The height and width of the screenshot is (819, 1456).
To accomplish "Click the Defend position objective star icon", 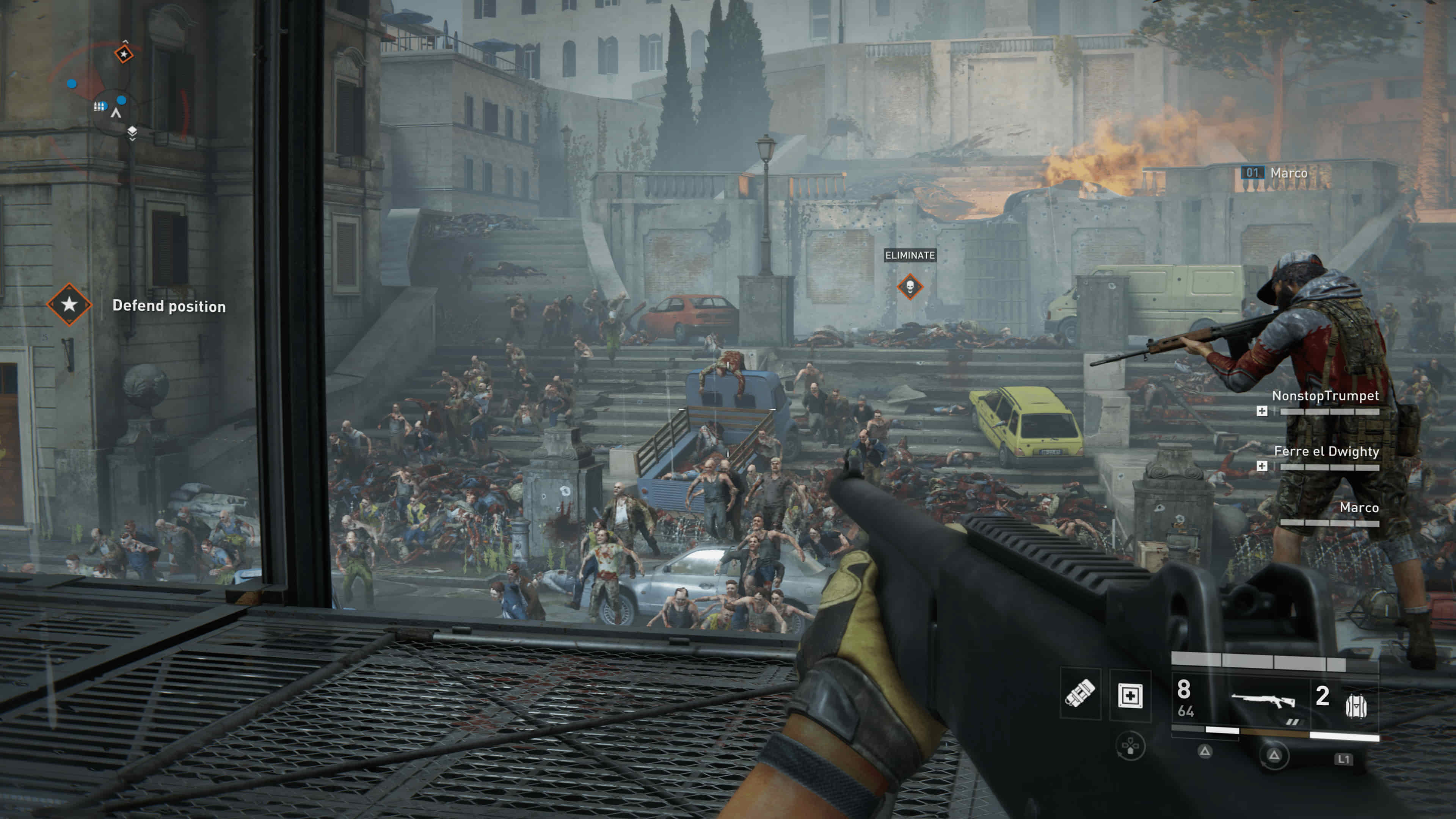I will [69, 304].
